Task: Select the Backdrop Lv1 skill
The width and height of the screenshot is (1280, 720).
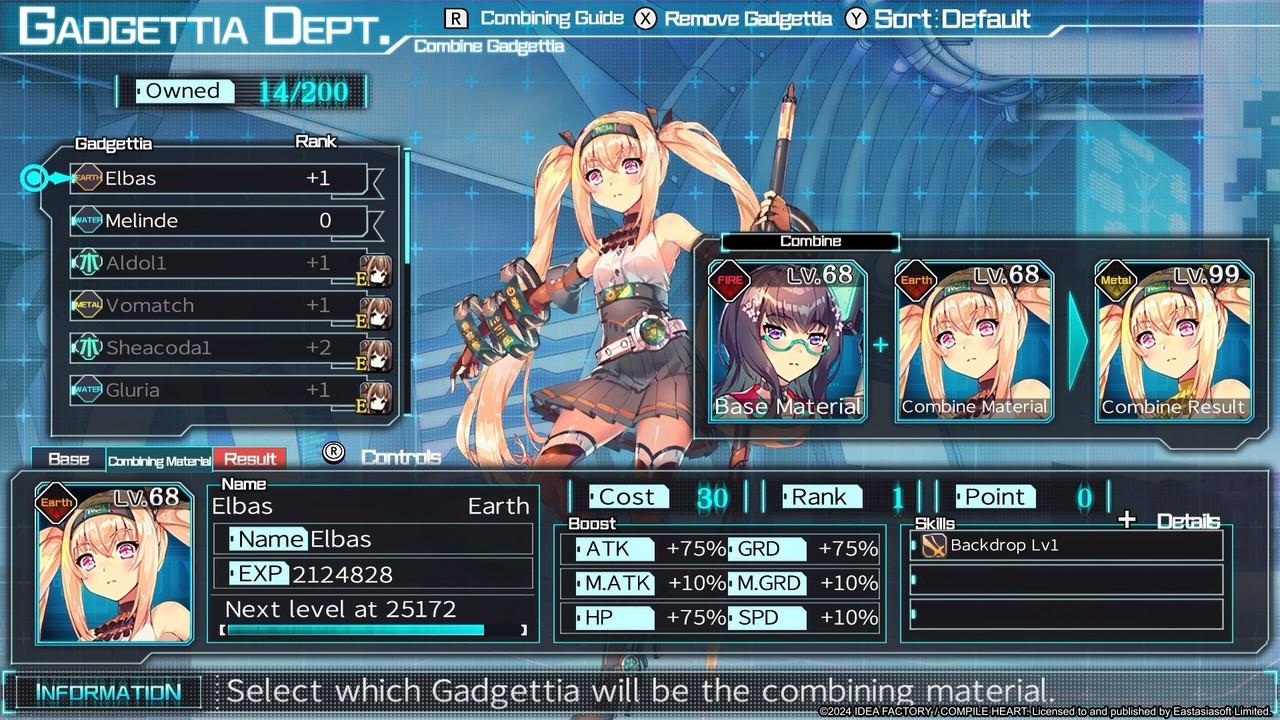Action: 1067,545
